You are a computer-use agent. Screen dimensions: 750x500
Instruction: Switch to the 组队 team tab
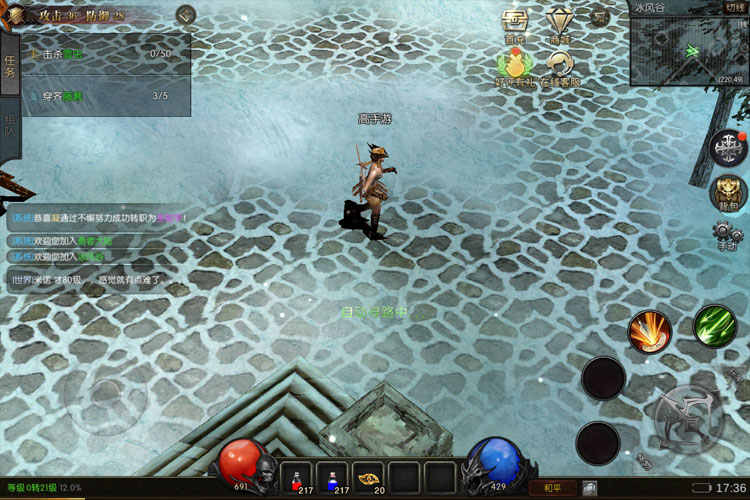point(10,127)
